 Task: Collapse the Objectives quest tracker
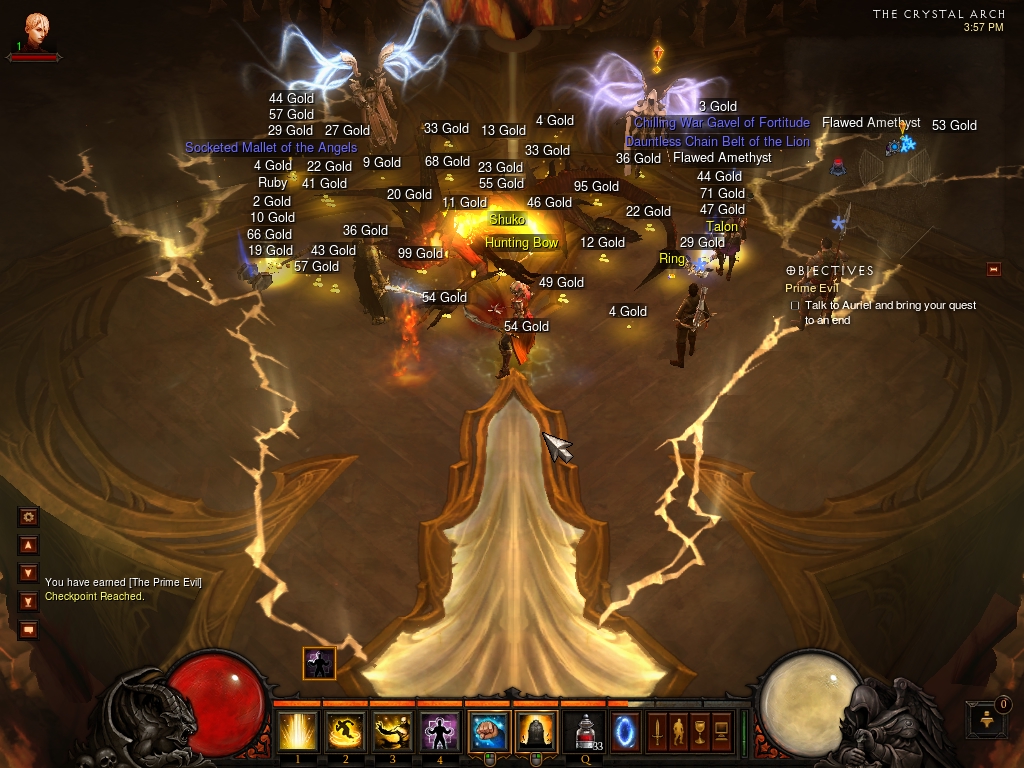[x=993, y=269]
